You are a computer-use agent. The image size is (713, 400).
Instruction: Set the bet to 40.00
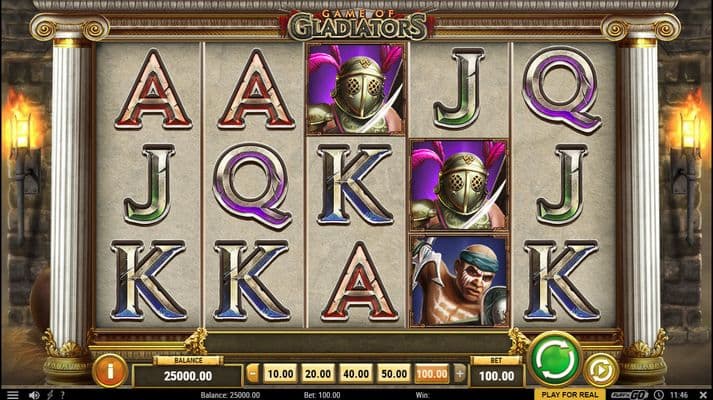tap(356, 374)
